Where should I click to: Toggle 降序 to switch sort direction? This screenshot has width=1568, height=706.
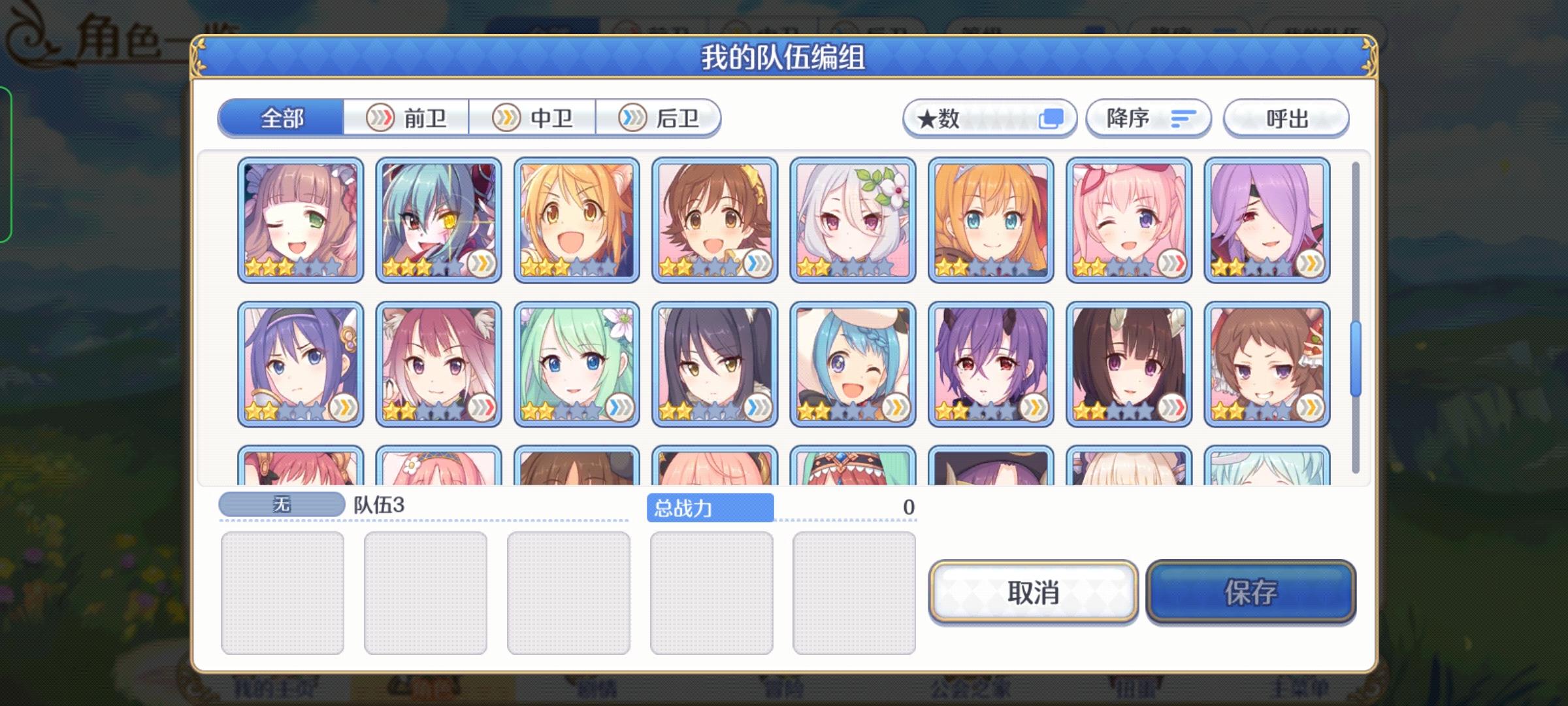1148,118
